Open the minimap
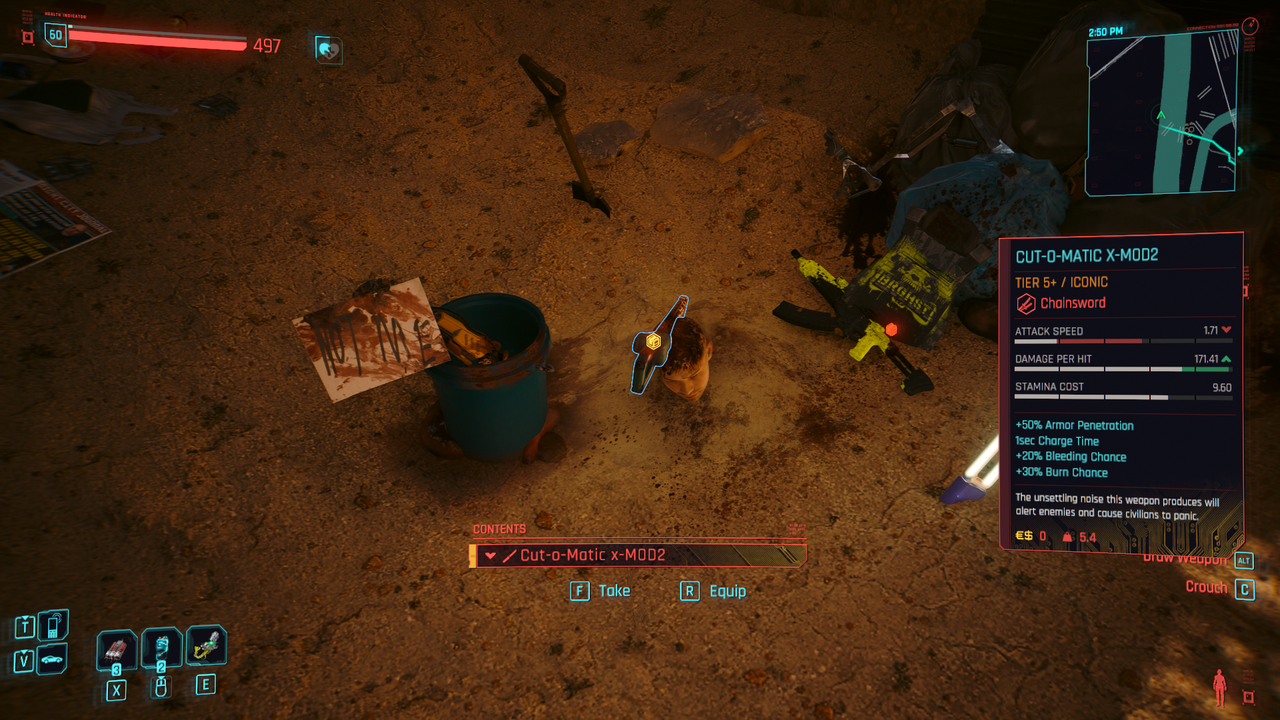 click(1161, 112)
